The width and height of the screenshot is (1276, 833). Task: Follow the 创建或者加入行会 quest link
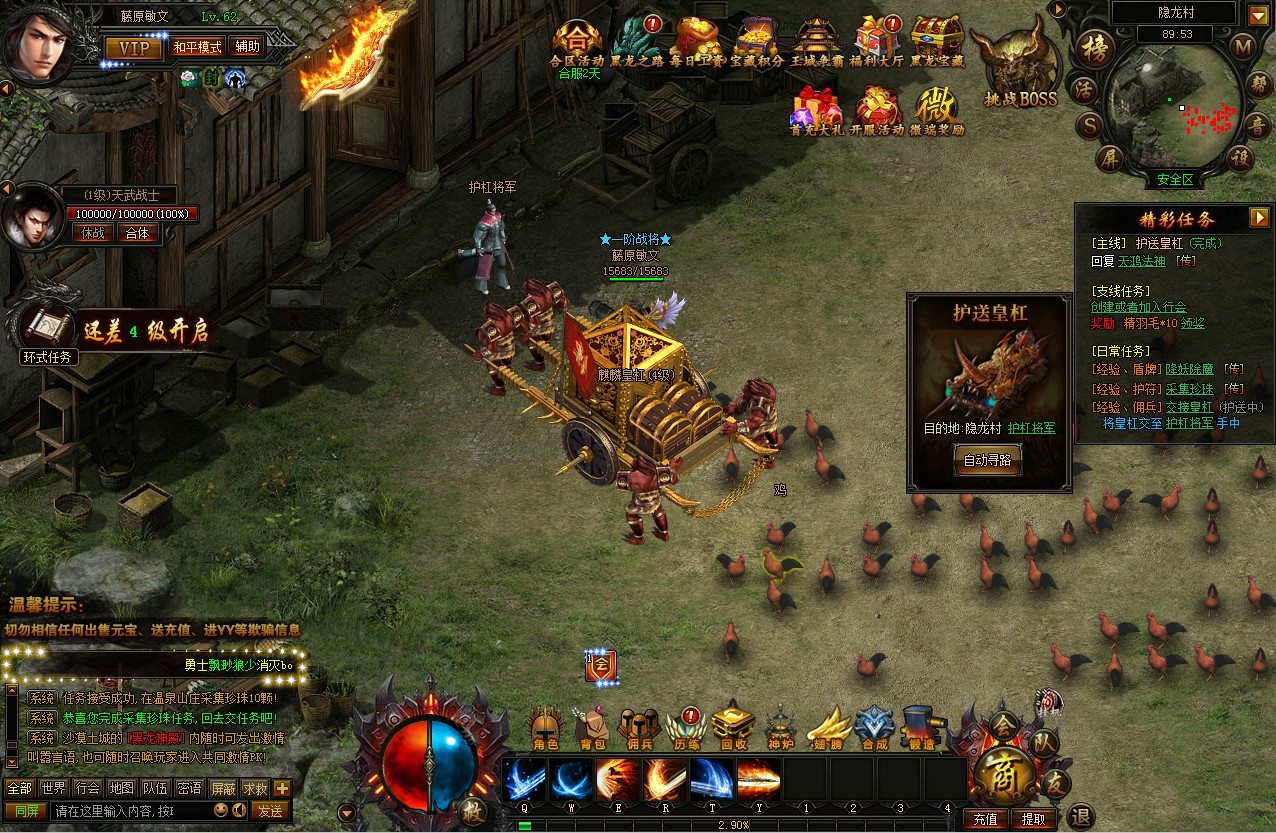(1138, 307)
